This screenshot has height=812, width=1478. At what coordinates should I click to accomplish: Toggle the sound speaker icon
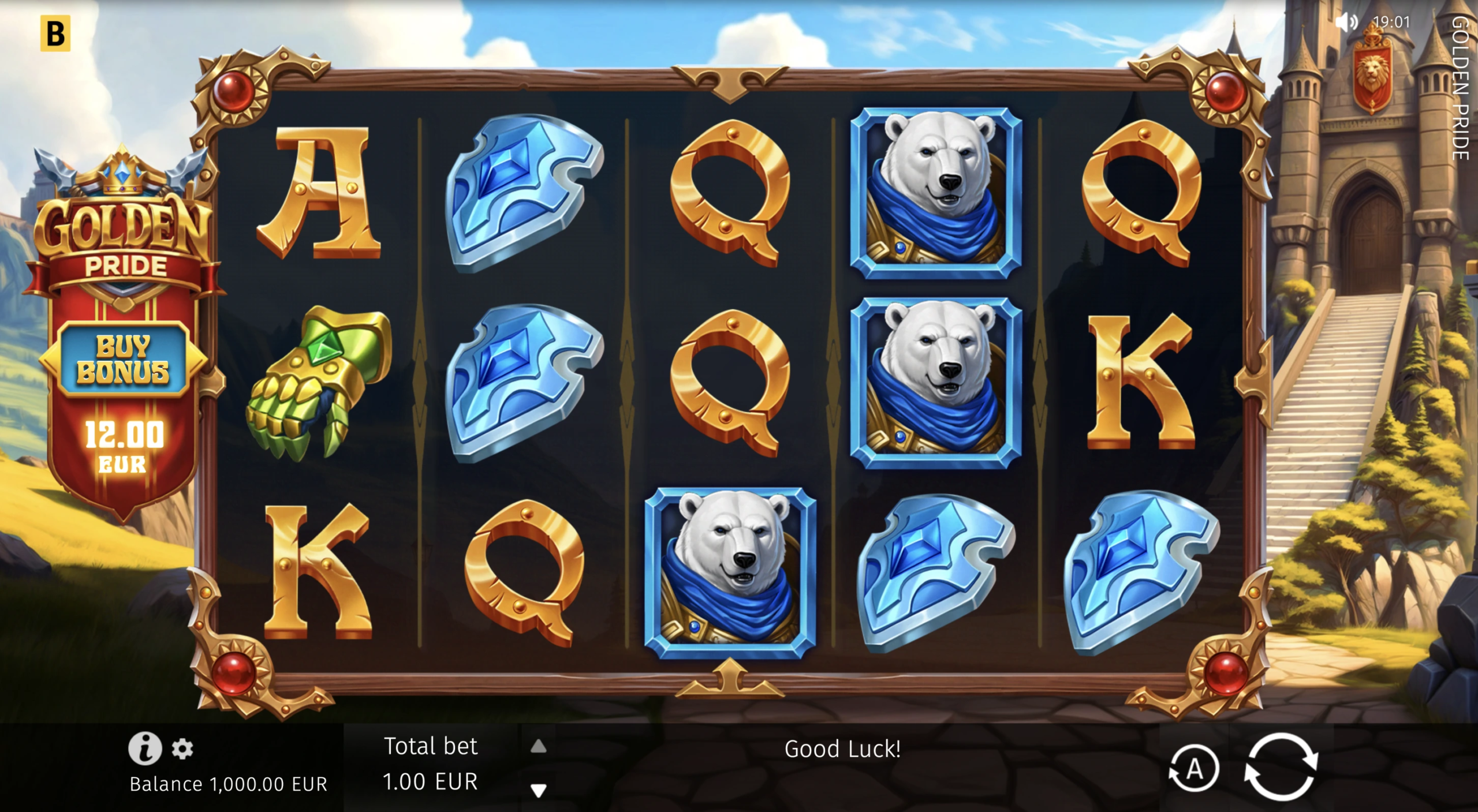(1346, 23)
